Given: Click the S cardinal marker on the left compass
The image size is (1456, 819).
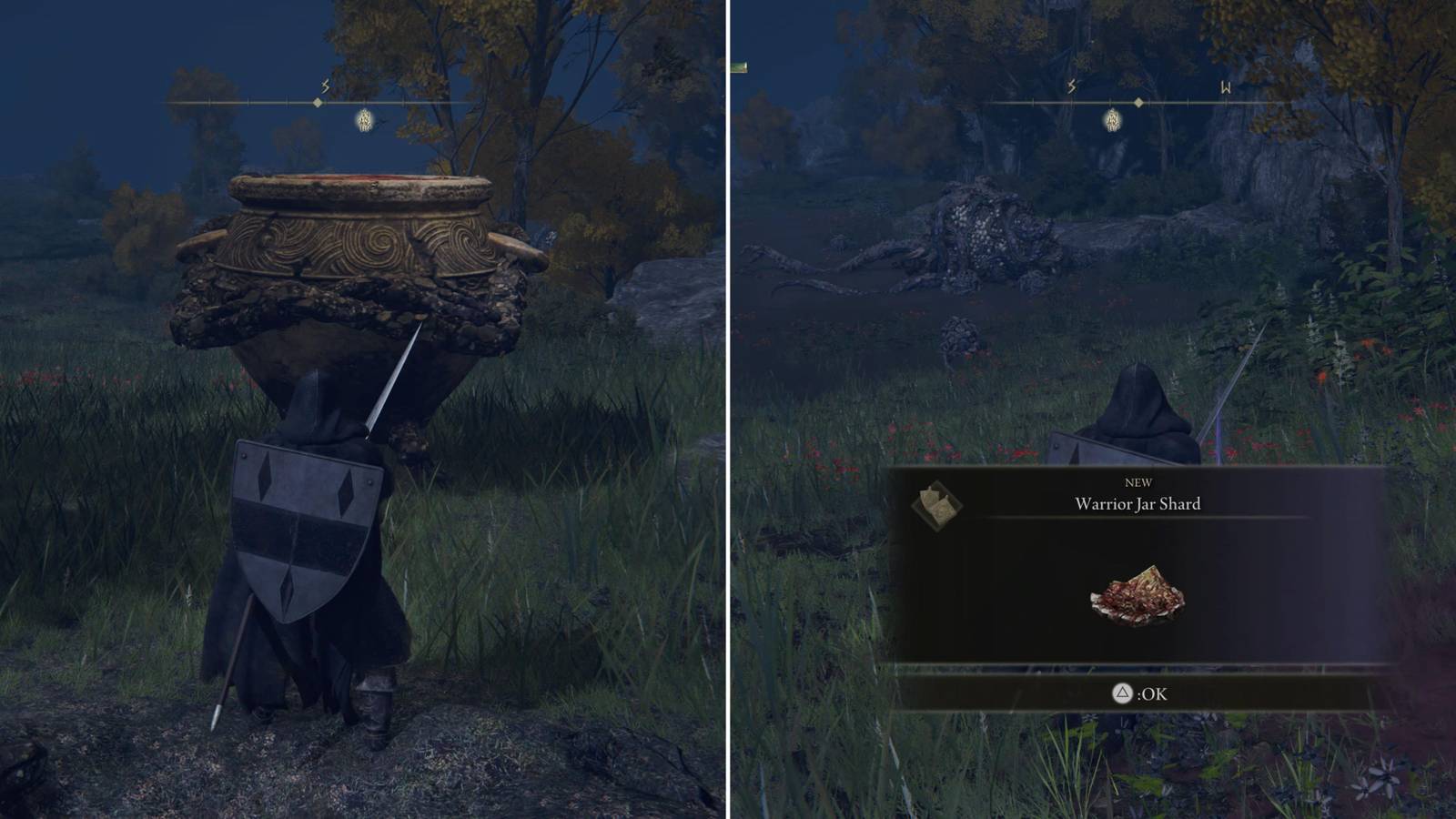Looking at the screenshot, I should [x=323, y=86].
